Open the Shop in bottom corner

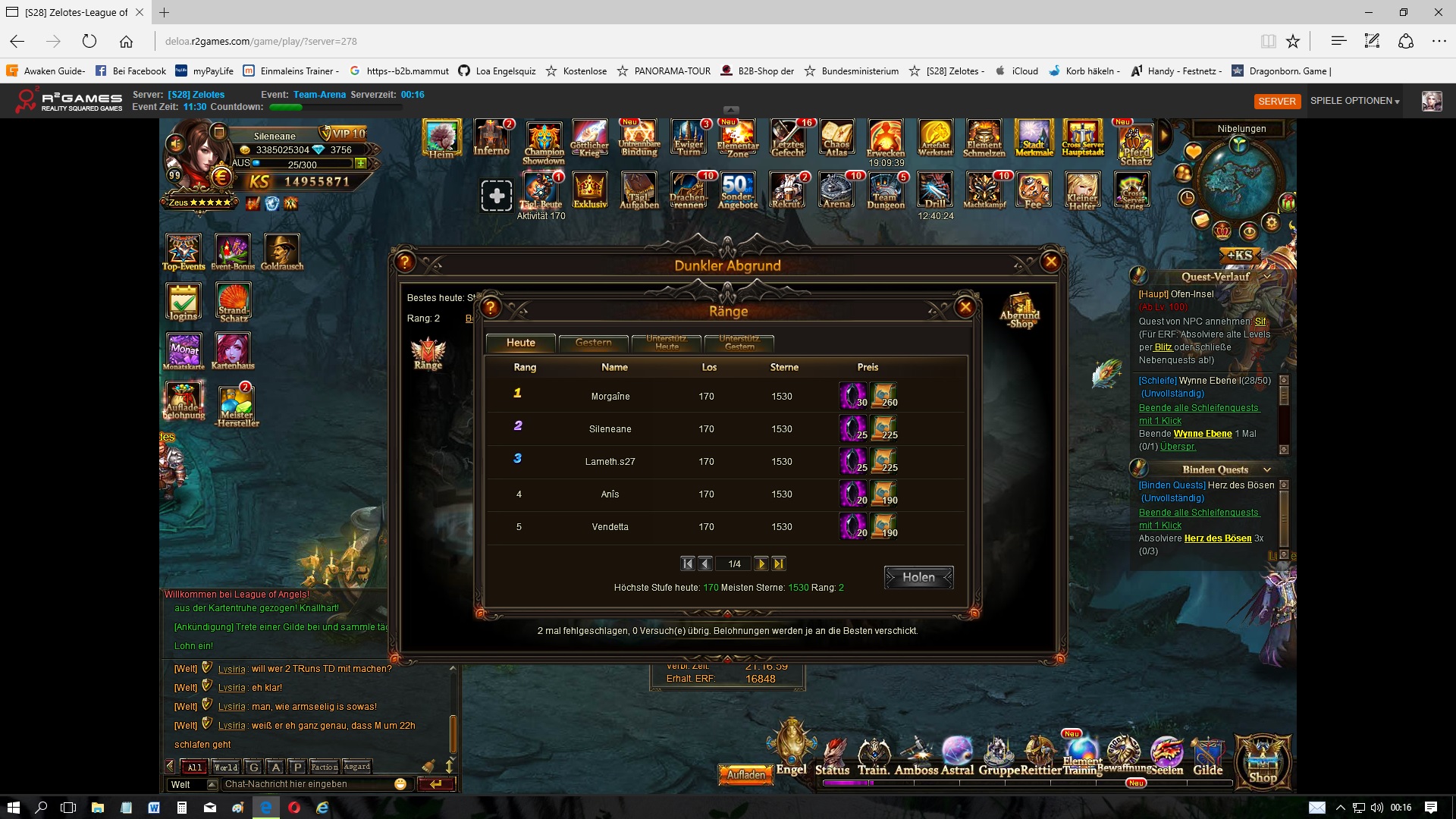tap(1263, 760)
